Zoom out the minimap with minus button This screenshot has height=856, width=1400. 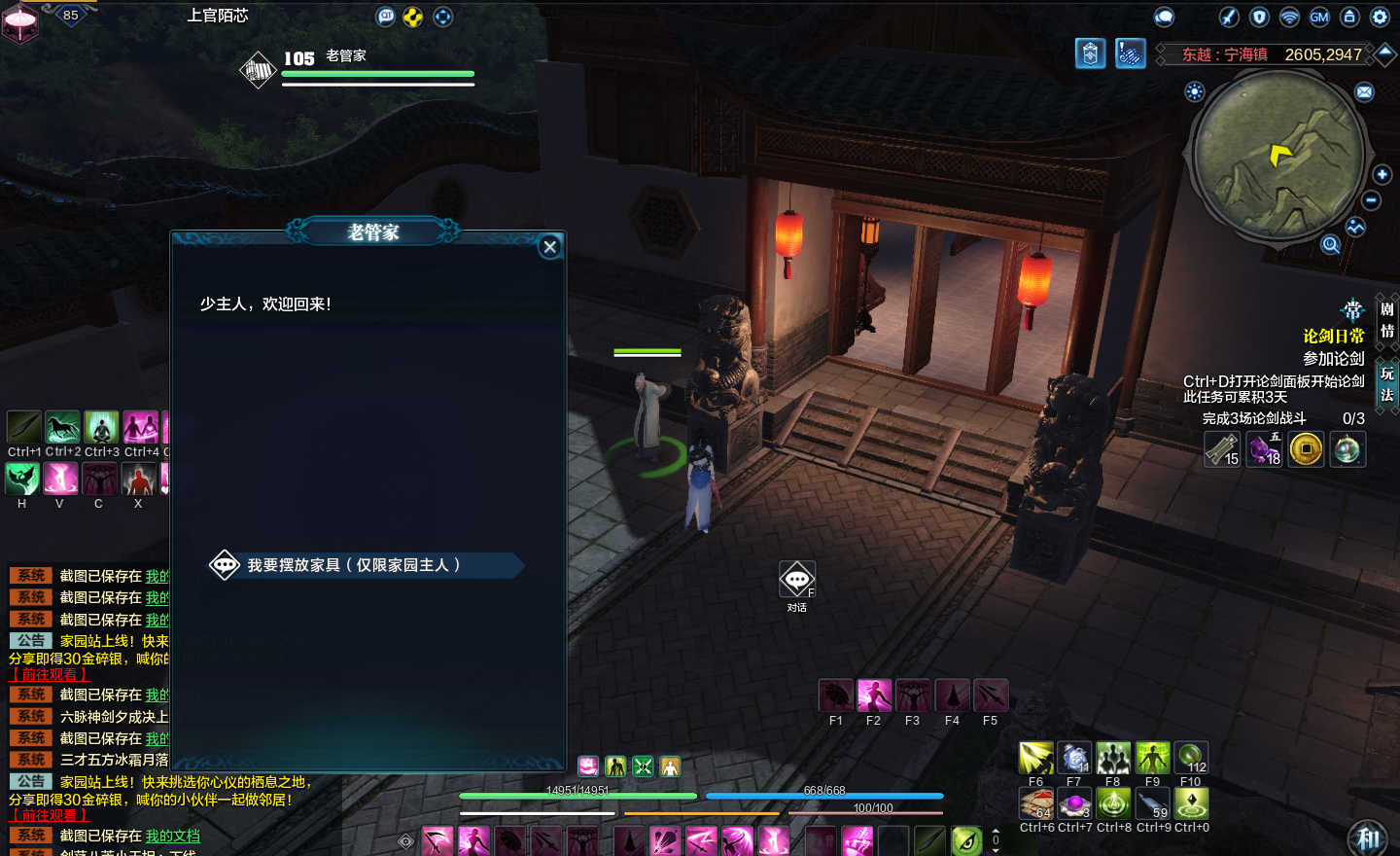(1371, 200)
